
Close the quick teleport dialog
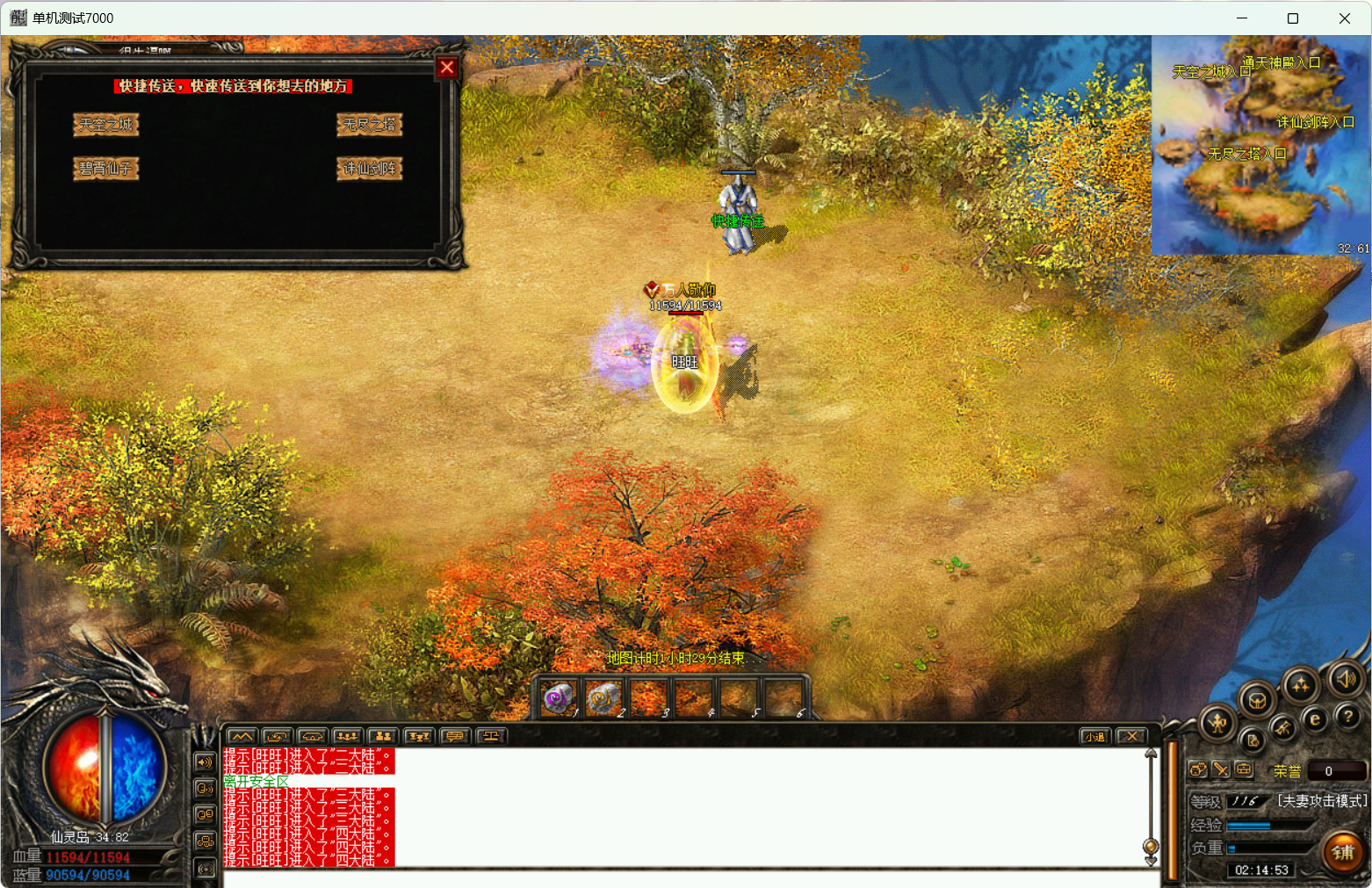tap(447, 68)
